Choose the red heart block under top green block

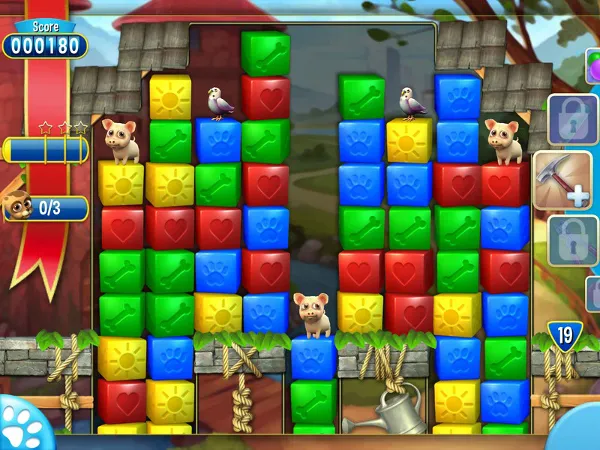pos(265,97)
